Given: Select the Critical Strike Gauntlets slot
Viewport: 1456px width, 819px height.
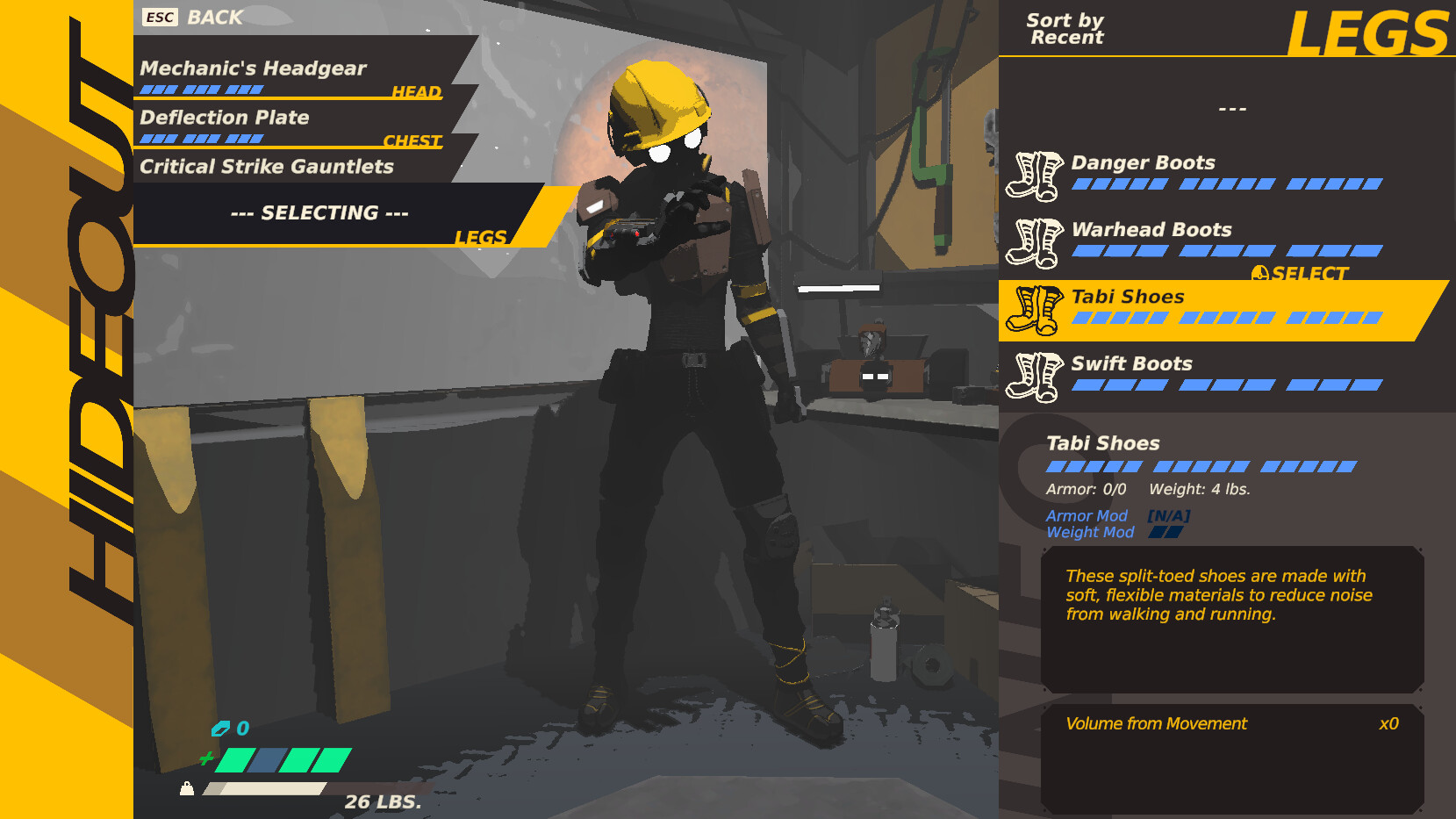Looking at the screenshot, I should (x=268, y=167).
